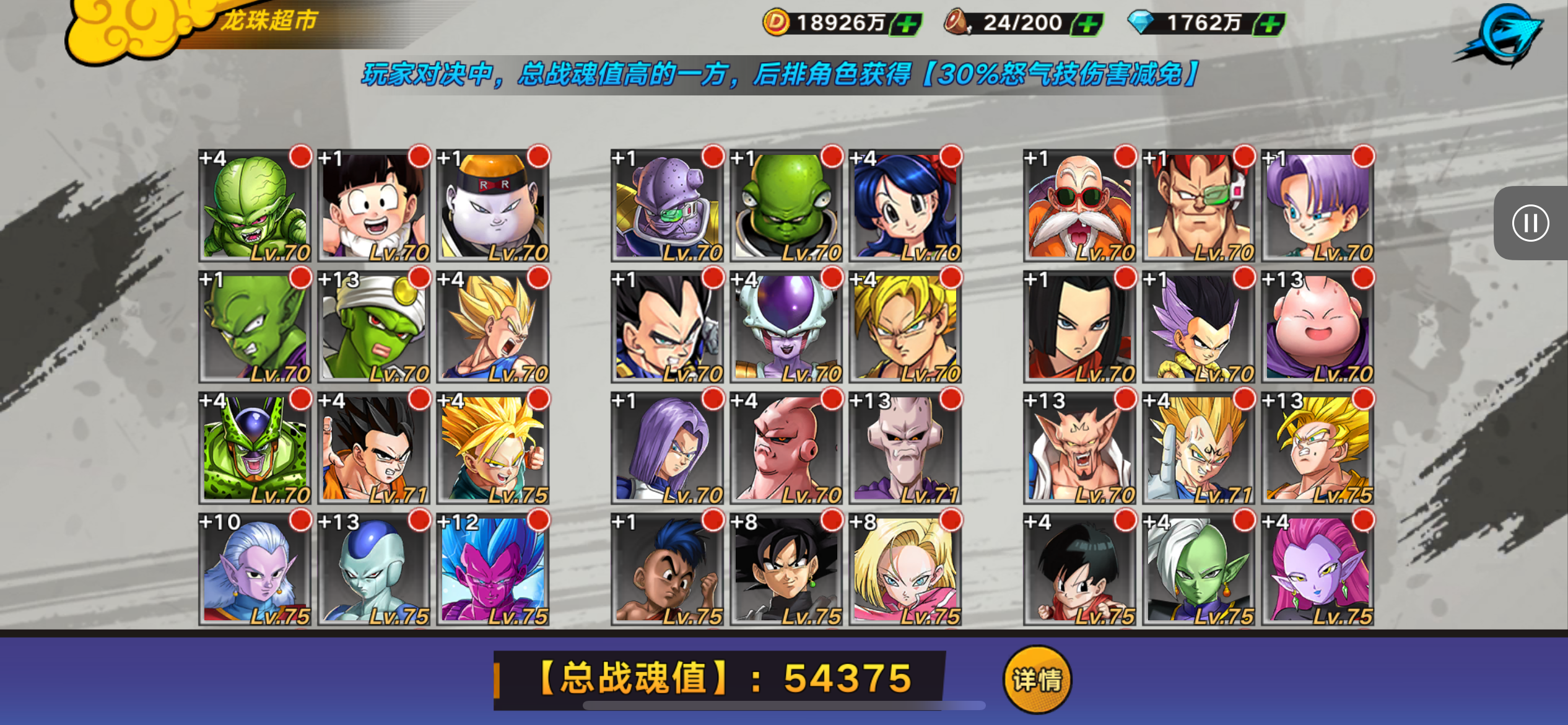The height and width of the screenshot is (725, 1568).
Task: Open the 详情 details button
Action: 1037,680
